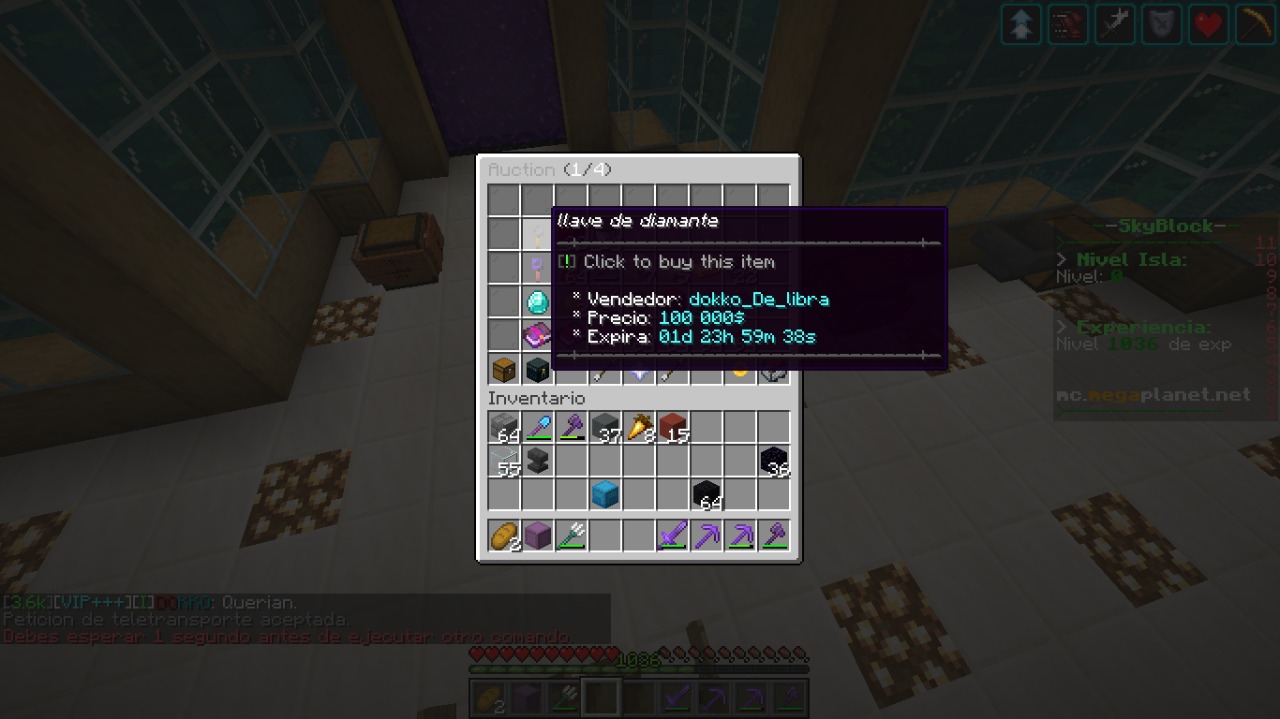Select the stack of 15 red blocks

point(673,428)
